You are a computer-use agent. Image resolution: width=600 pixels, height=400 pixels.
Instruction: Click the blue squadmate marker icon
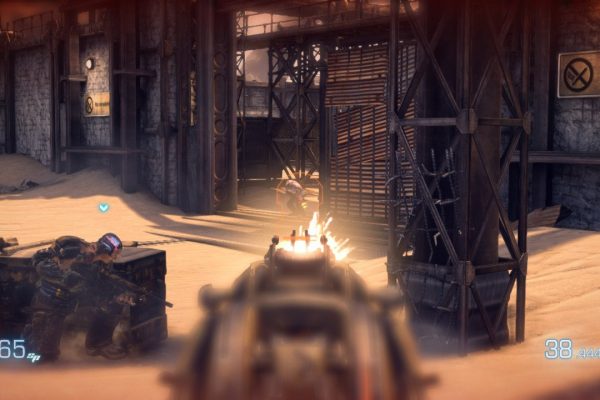103,207
